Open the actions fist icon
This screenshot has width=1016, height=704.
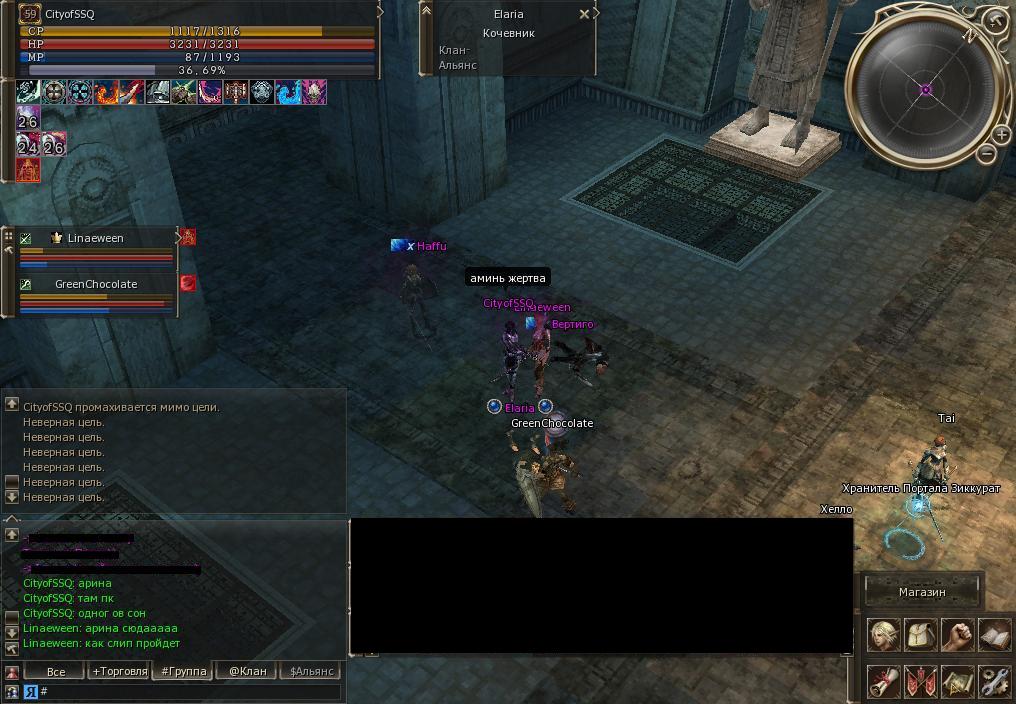click(x=957, y=635)
